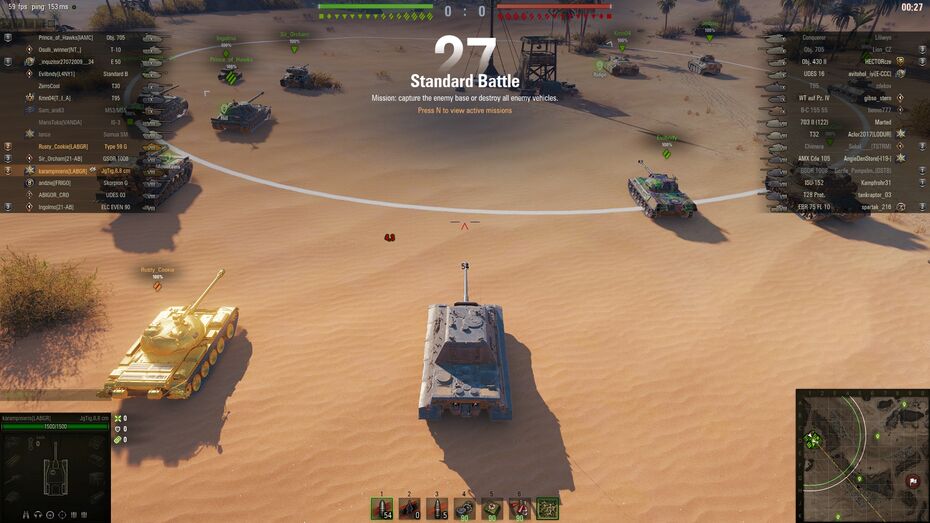
Task: Select the shell slot showing 0 rounds
Action: tap(409, 509)
